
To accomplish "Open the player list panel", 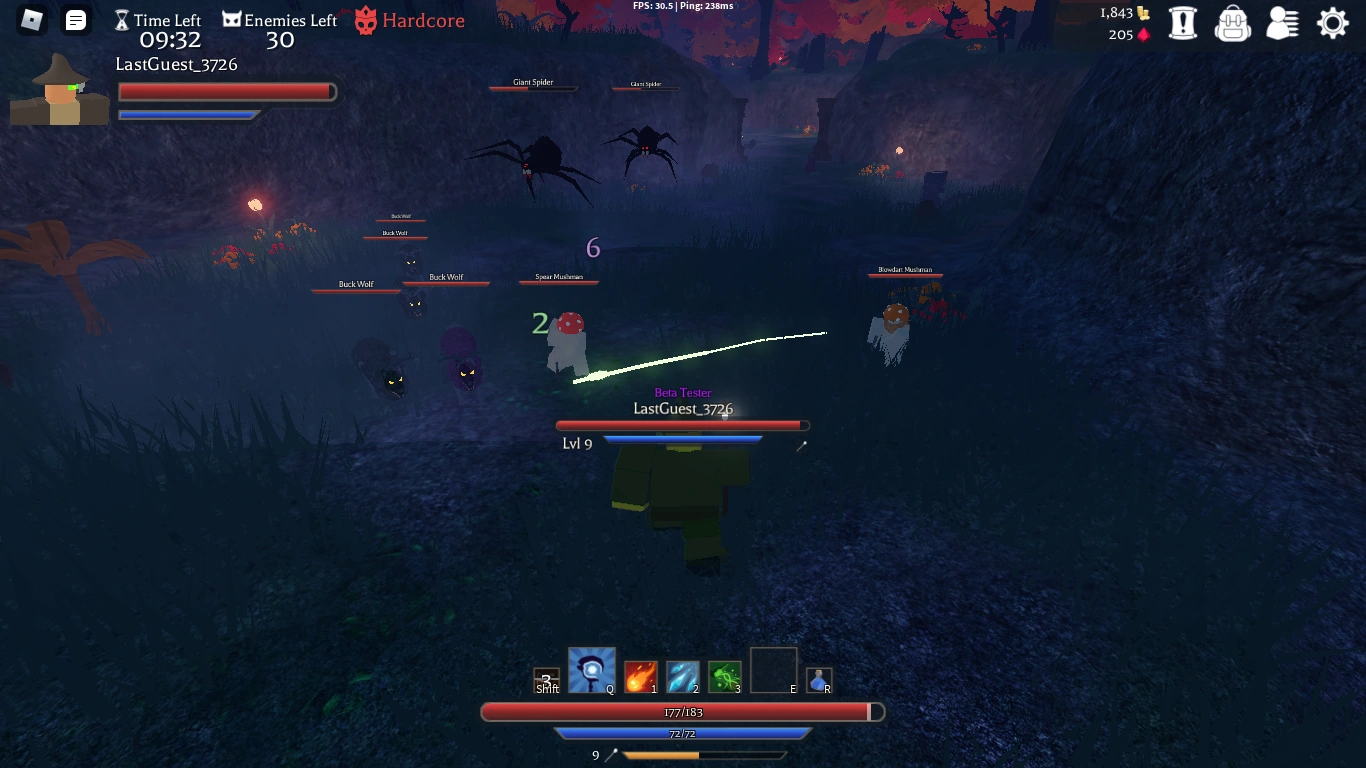I will click(1283, 22).
